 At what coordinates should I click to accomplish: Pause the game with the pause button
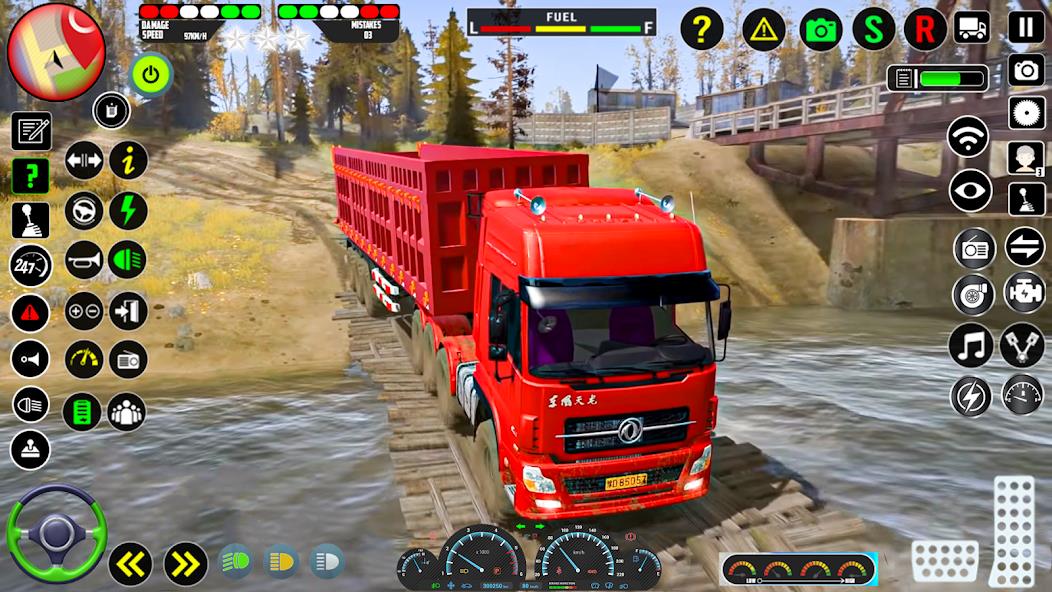1026,27
